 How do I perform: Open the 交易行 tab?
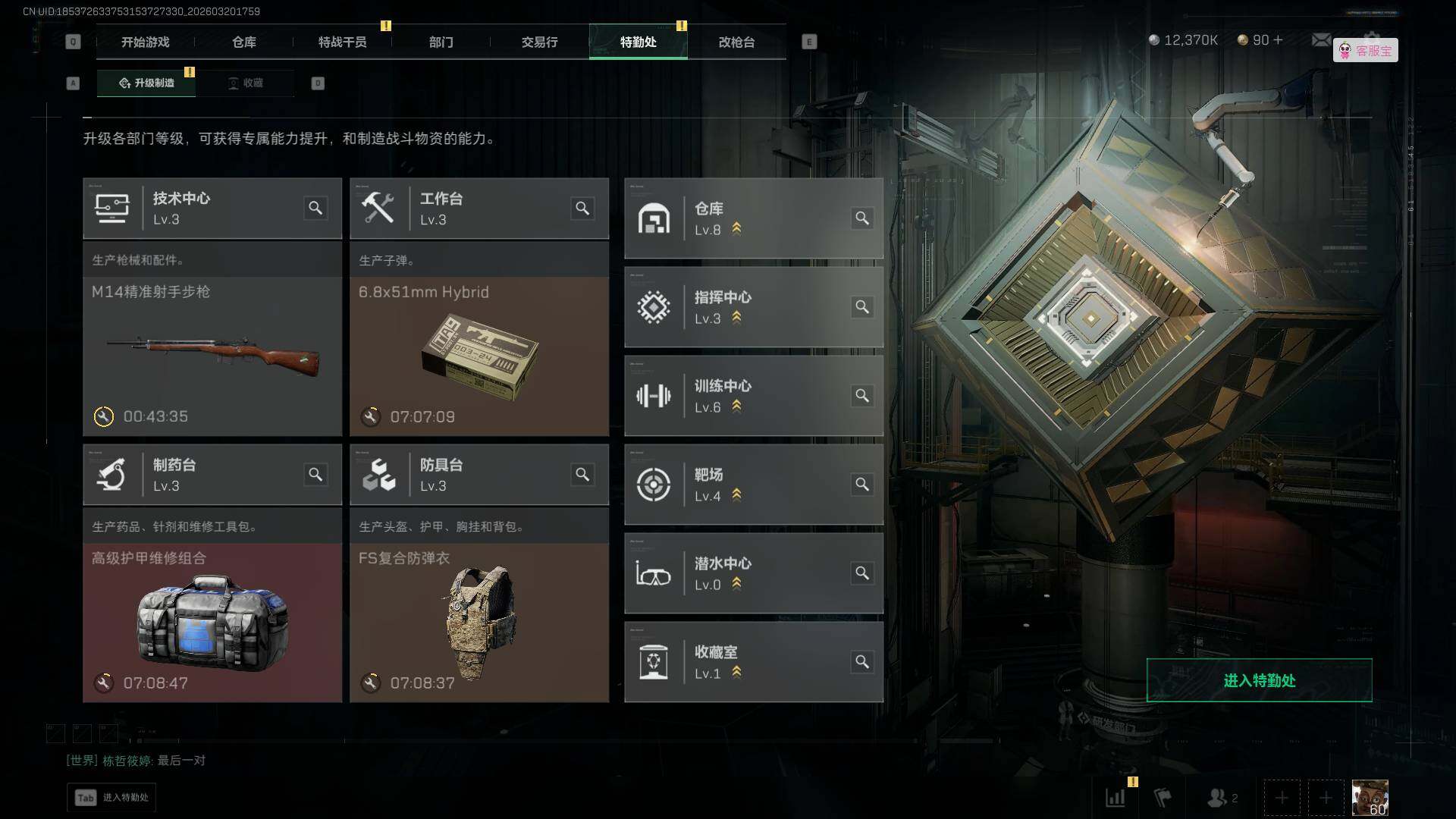click(539, 42)
